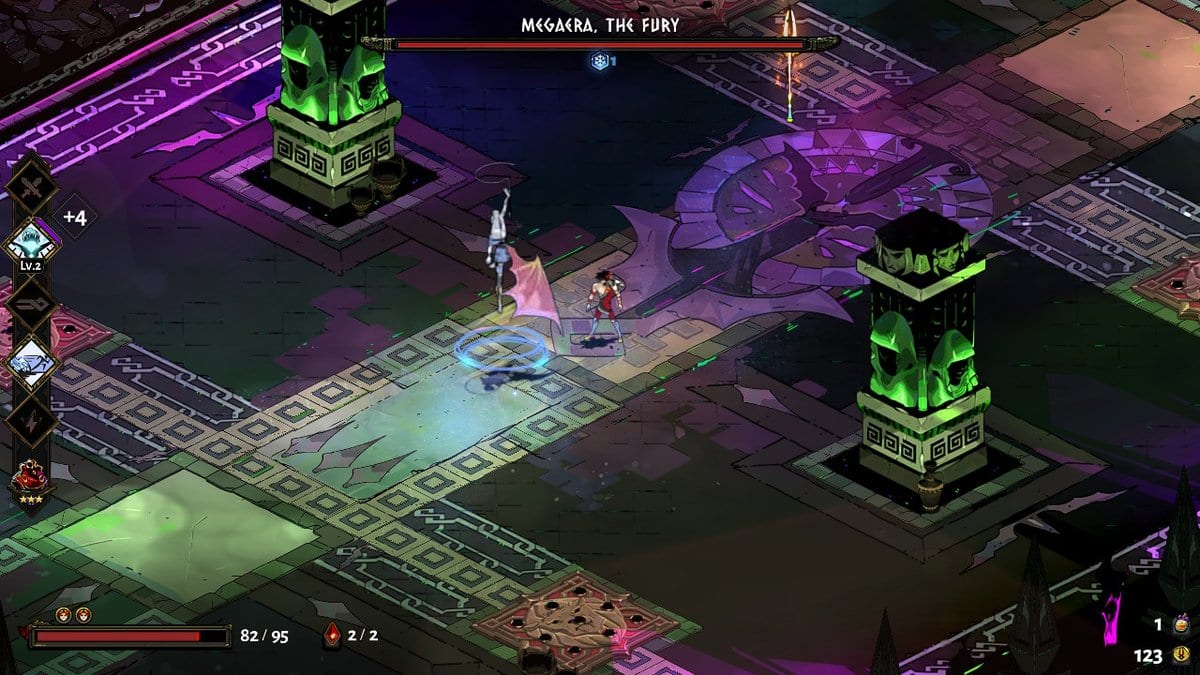Click the empty cast boon slot
Screen dimensions: 1200x675
32,303
